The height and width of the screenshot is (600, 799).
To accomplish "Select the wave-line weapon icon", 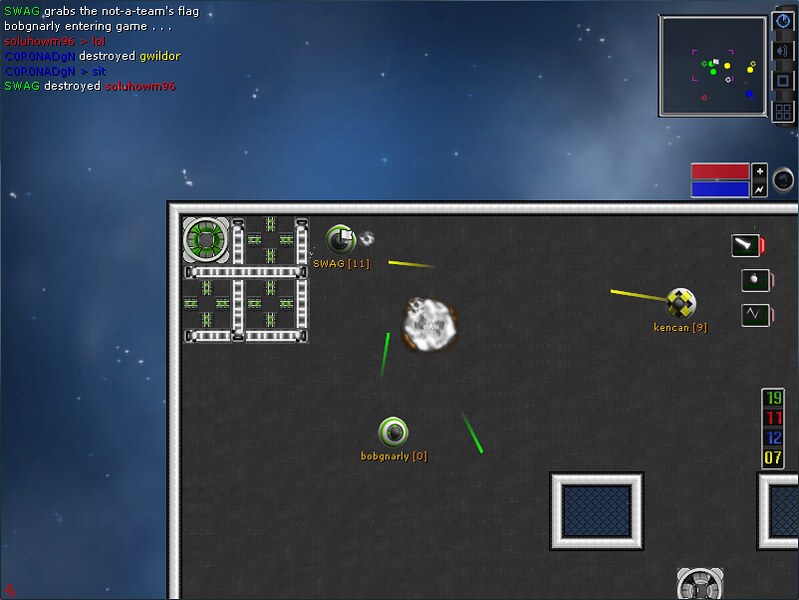I will [x=755, y=315].
